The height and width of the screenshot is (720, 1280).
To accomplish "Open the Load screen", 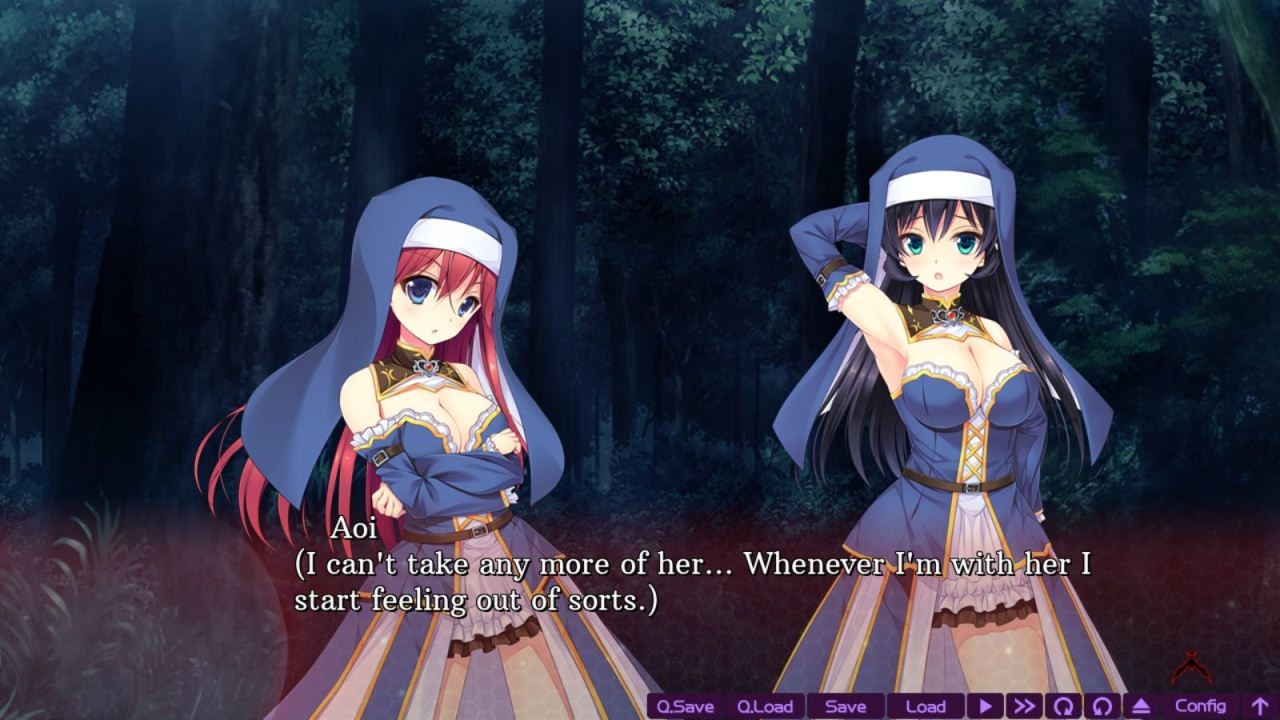I will click(x=928, y=706).
